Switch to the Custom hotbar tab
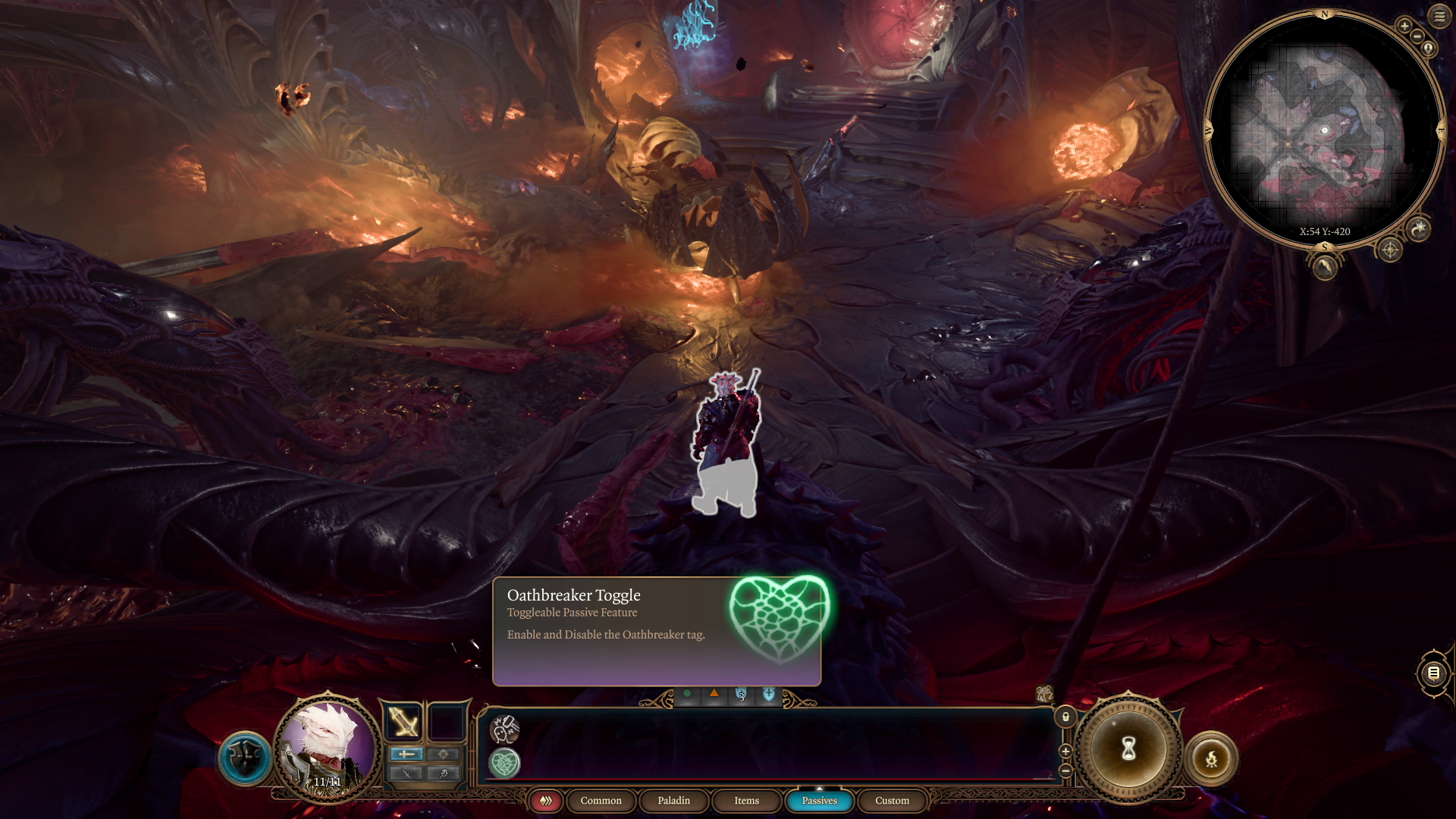The width and height of the screenshot is (1456, 819). [892, 801]
